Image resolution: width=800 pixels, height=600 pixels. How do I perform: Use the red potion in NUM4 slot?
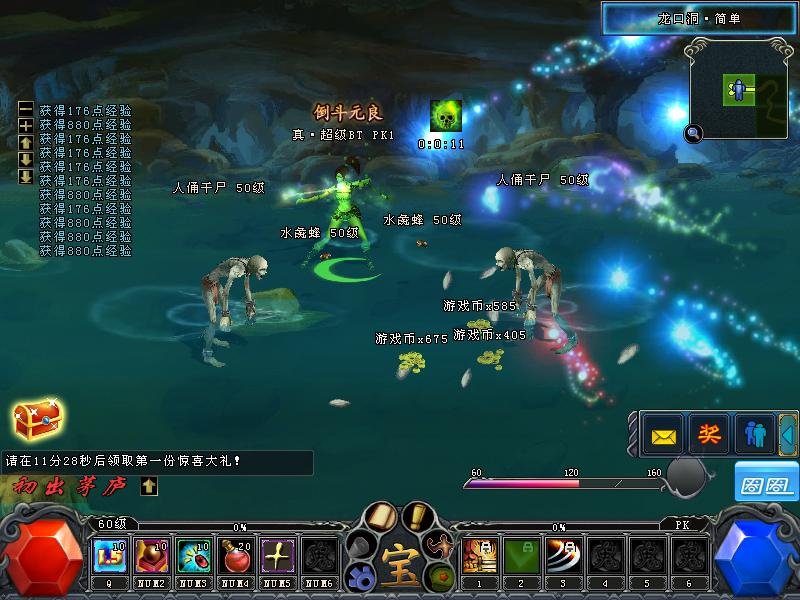tap(234, 555)
